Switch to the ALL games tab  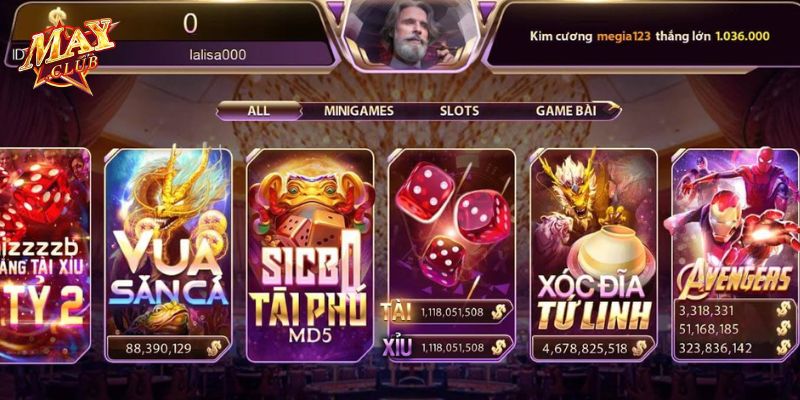point(258,111)
